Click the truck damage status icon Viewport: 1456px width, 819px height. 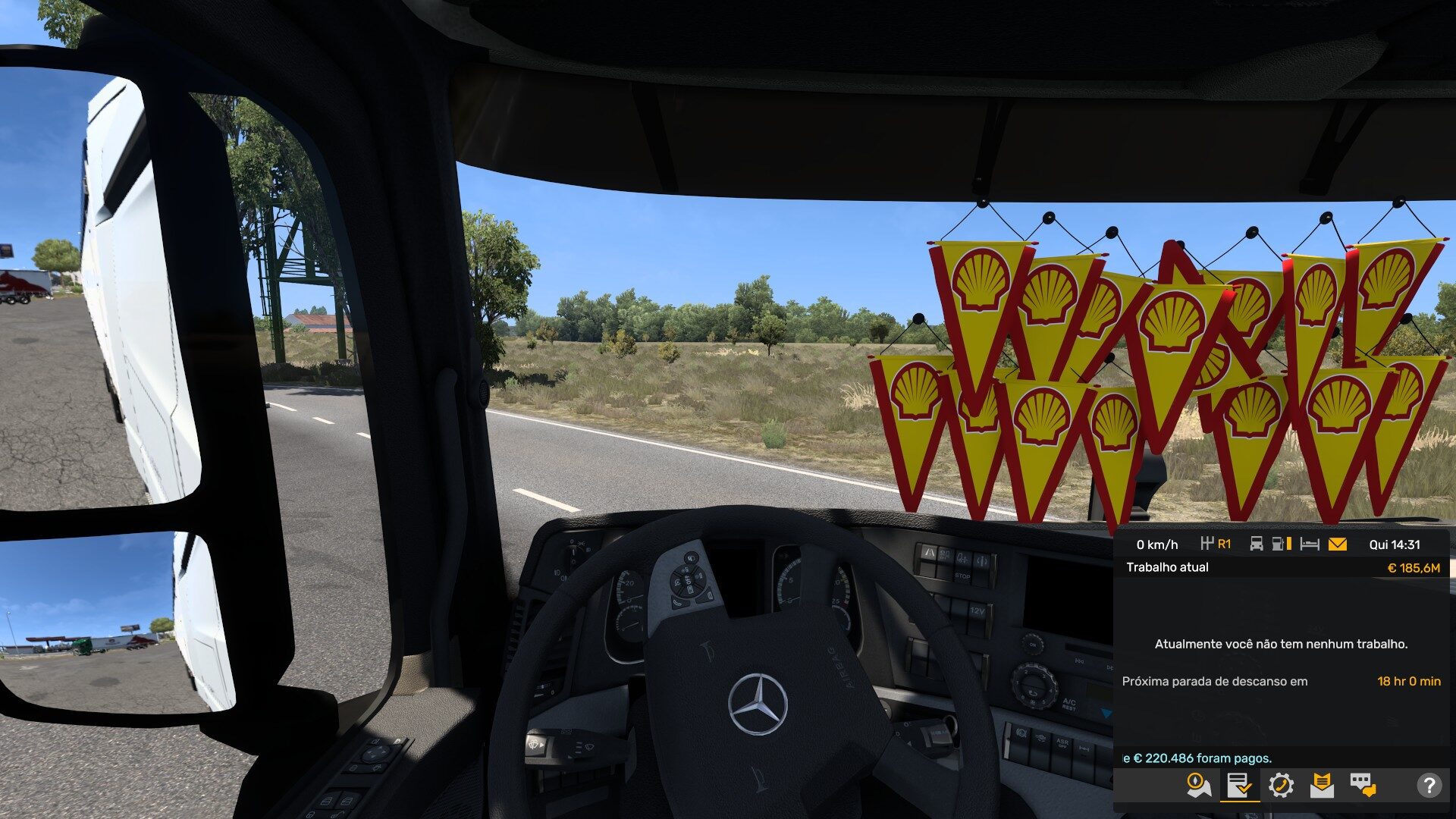1257,544
